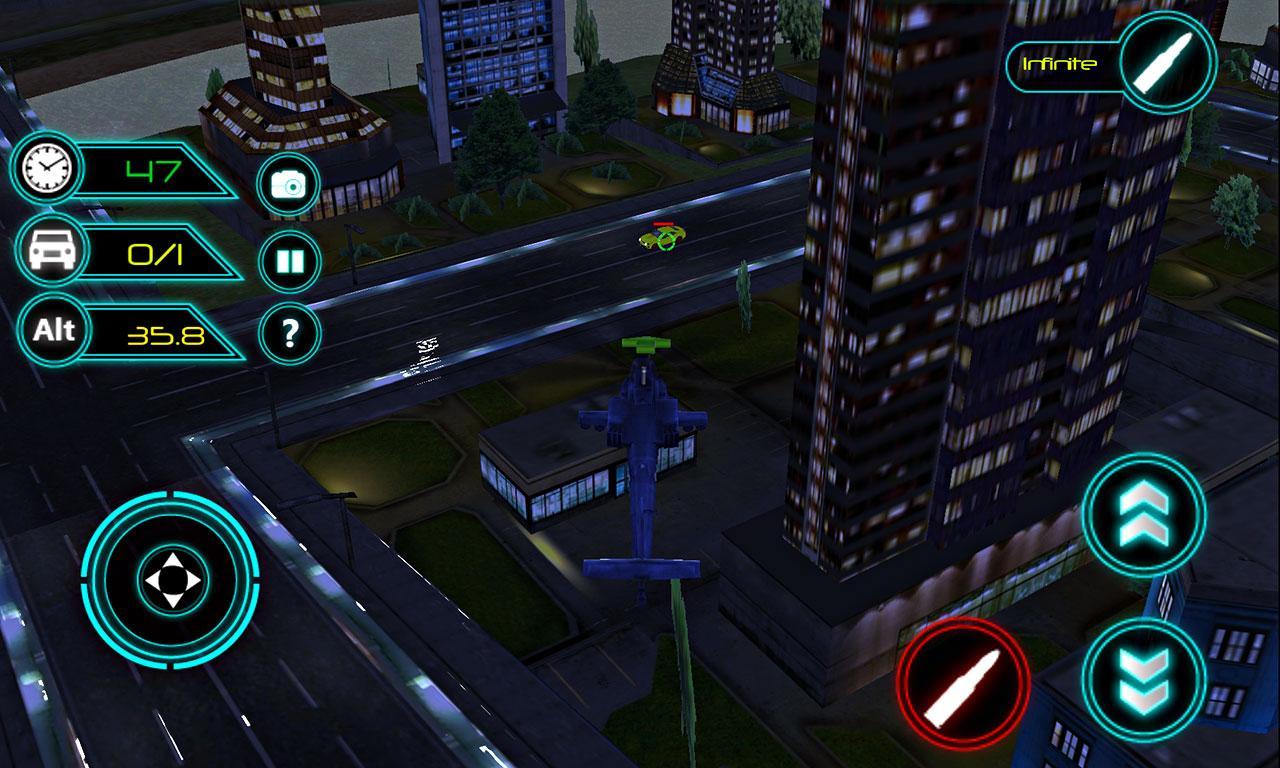
Task: Open the question mark help button
Action: (x=289, y=333)
